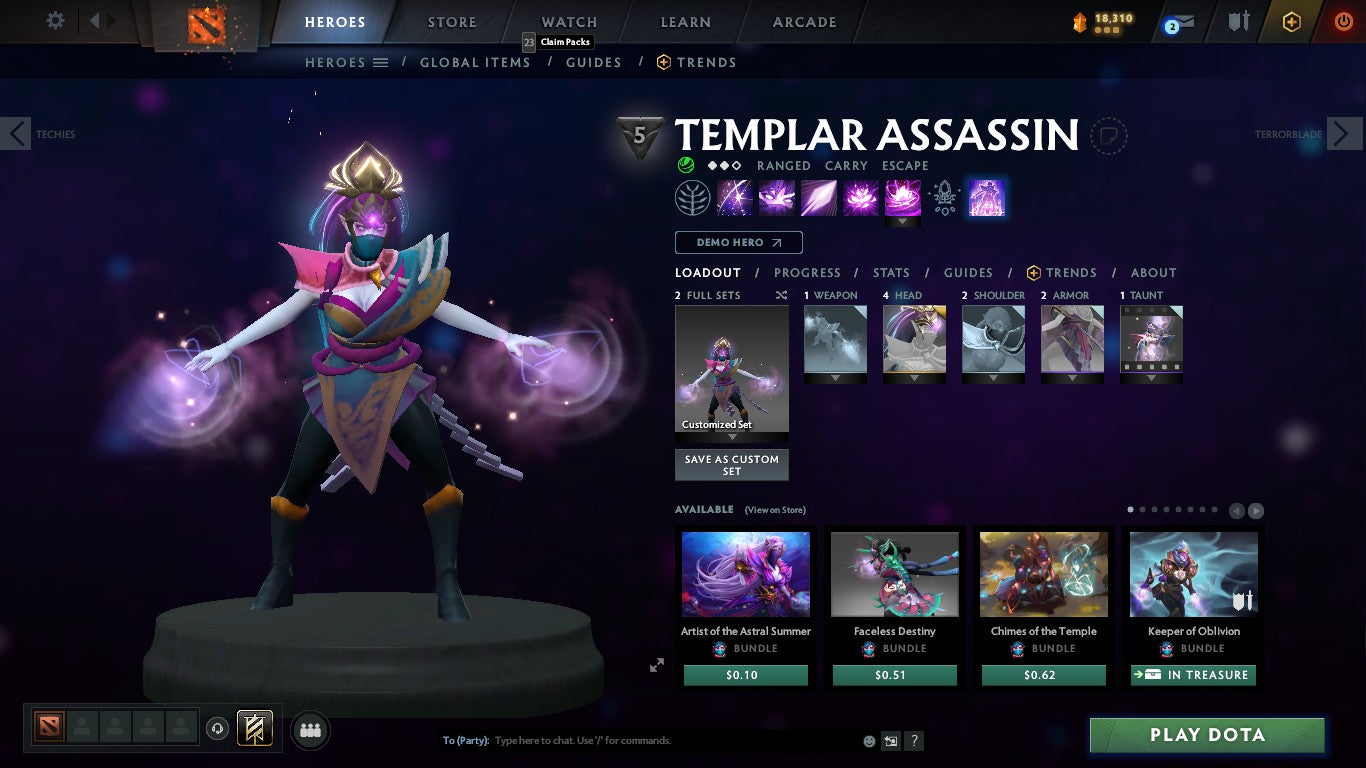The height and width of the screenshot is (768, 1366).
Task: Open the ARCADE menu item
Action: 805,21
